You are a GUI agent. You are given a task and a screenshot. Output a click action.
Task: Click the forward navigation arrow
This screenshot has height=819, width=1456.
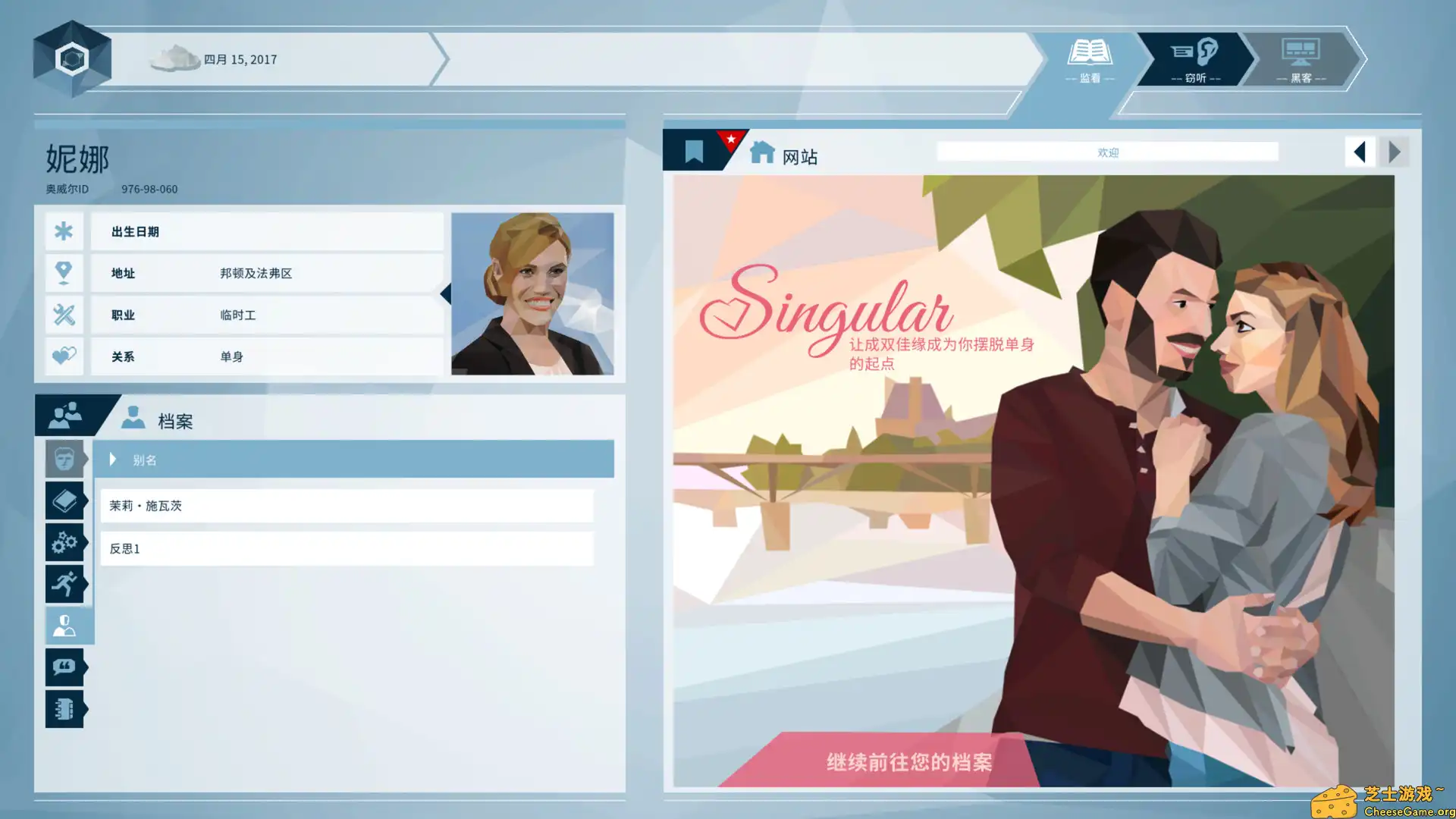tap(1395, 152)
